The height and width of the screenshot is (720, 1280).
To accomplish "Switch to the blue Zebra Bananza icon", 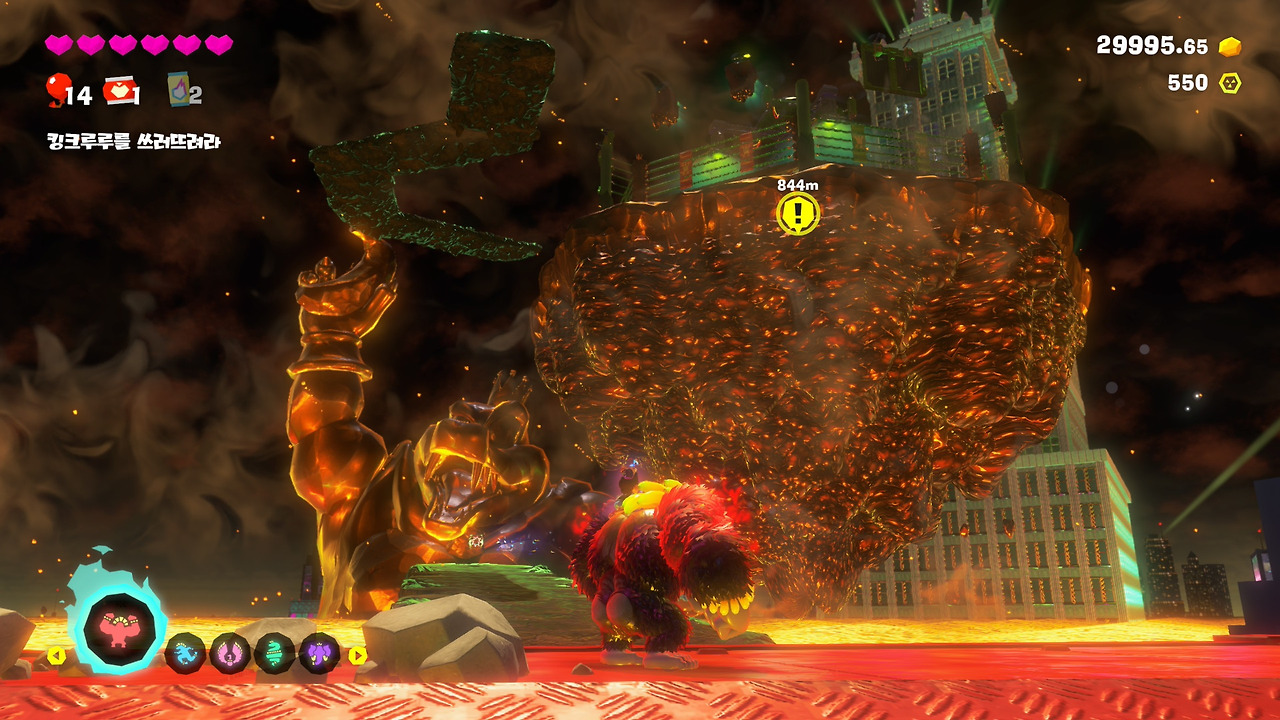I will (185, 653).
